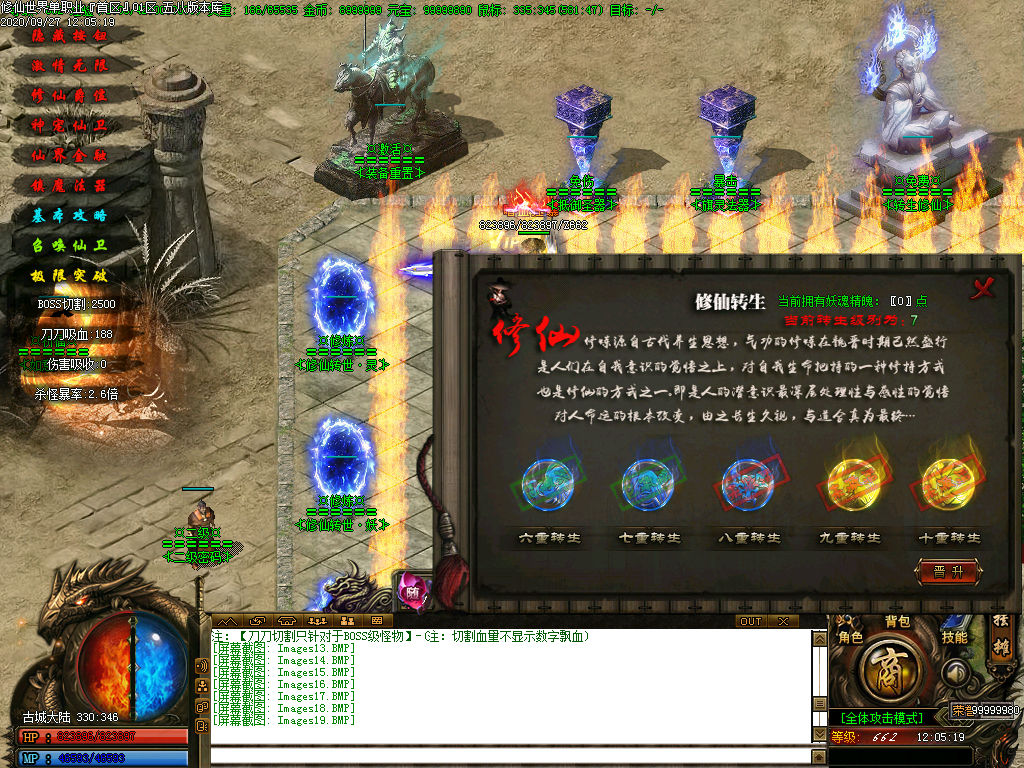Click the chat text input box
Image resolution: width=1024 pixels, height=768 pixels.
[x=510, y=755]
